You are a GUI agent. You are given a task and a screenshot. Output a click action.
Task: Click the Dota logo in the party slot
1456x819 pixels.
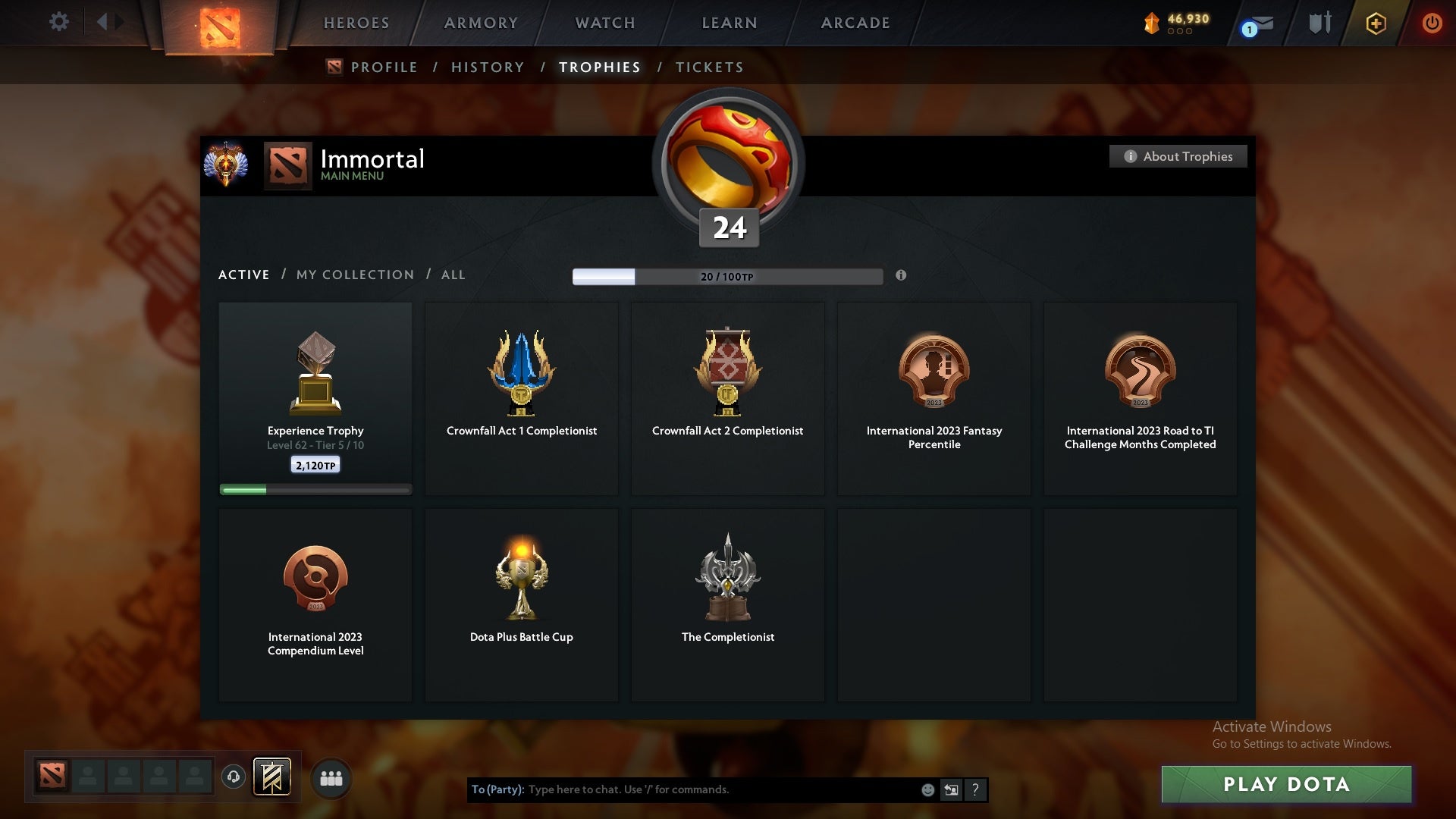pyautogui.click(x=51, y=777)
